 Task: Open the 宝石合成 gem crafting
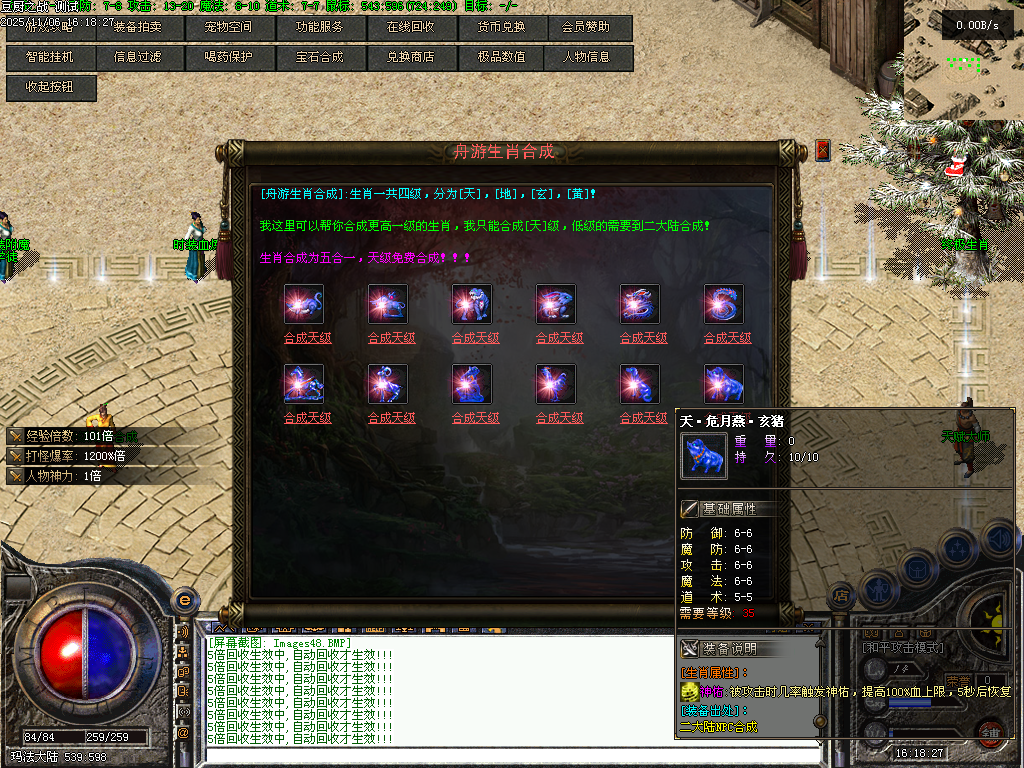click(319, 57)
